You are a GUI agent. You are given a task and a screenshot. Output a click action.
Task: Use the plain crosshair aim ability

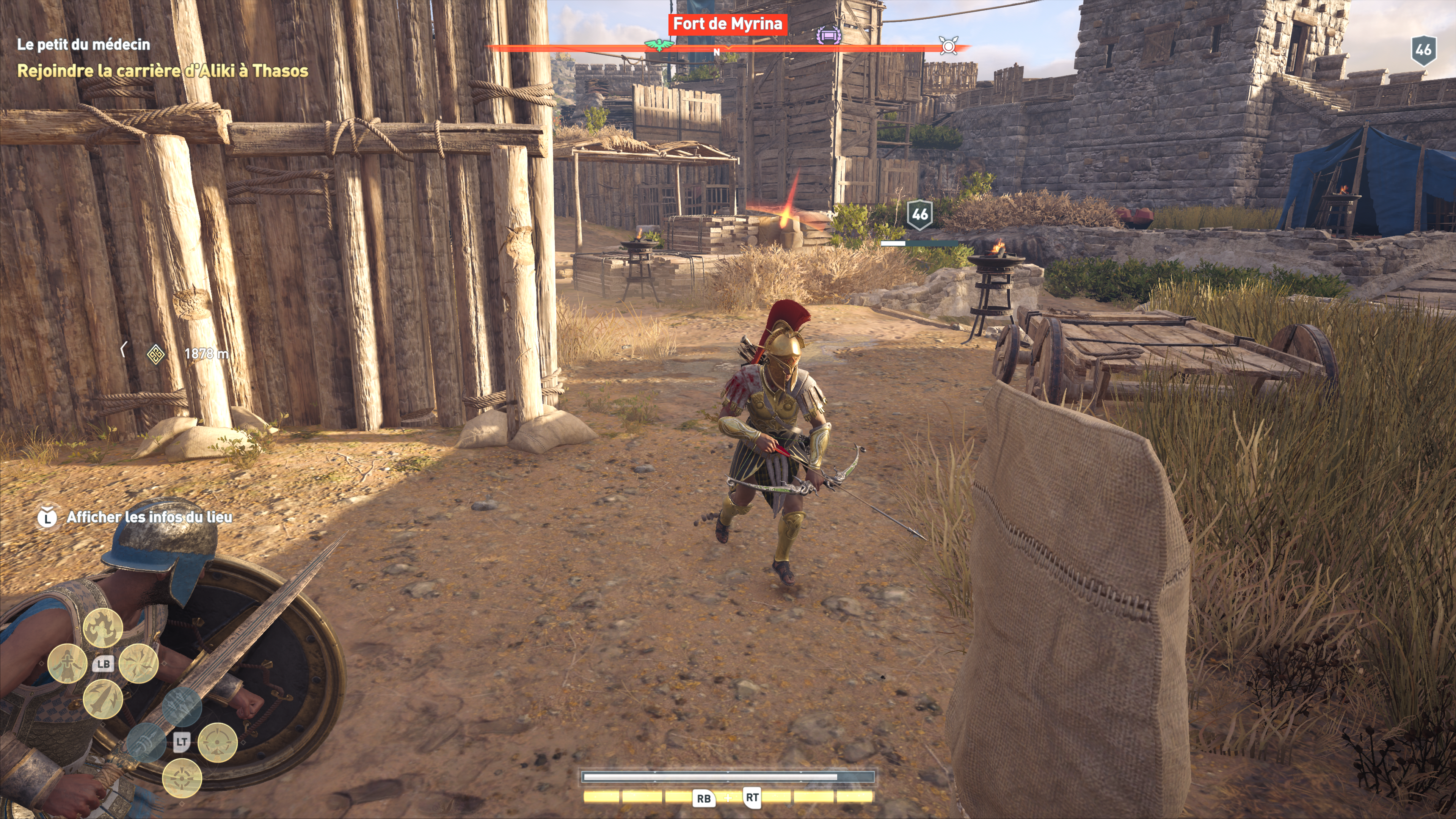[182, 778]
